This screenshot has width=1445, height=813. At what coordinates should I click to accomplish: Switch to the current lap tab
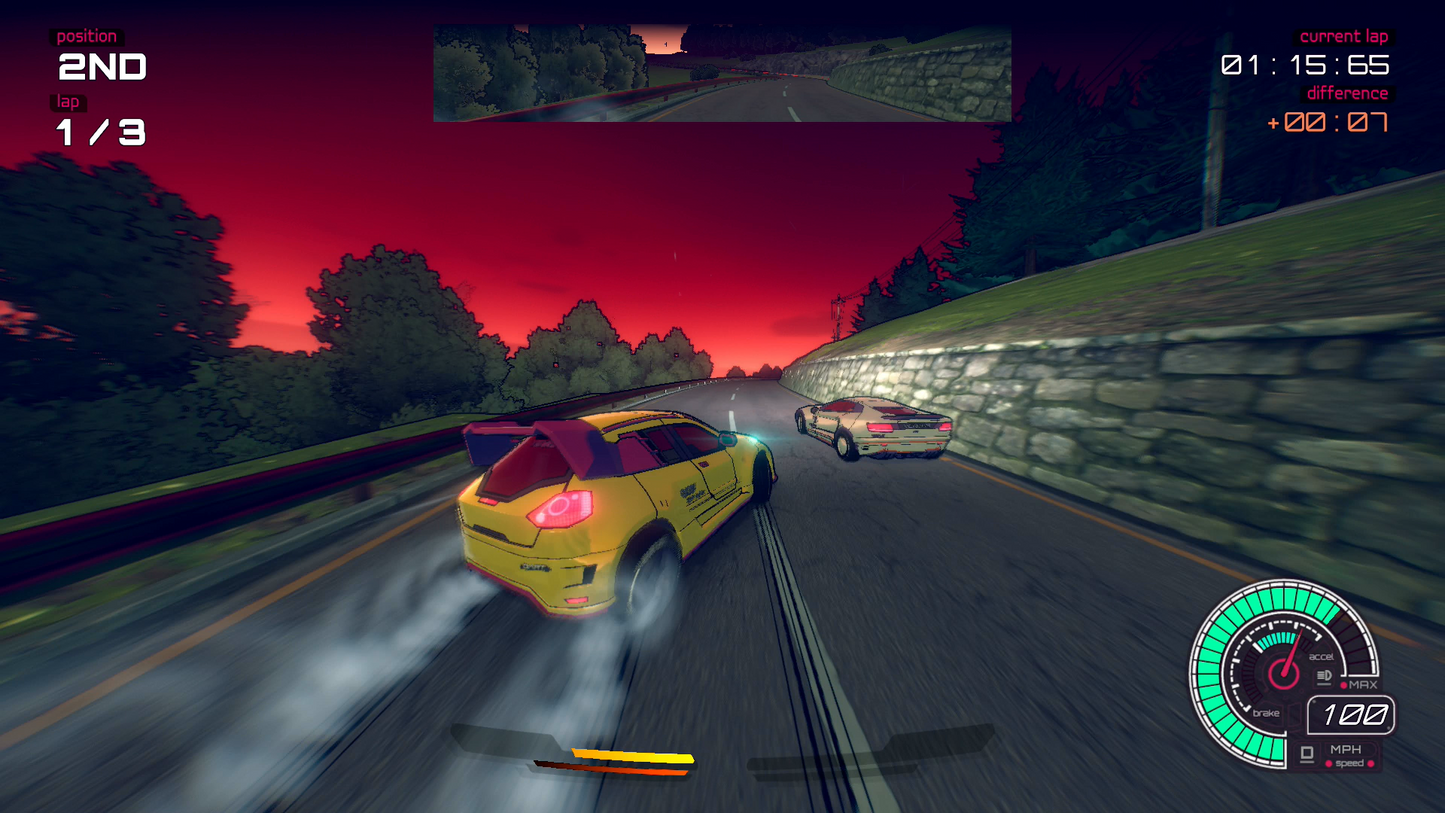click(1343, 36)
